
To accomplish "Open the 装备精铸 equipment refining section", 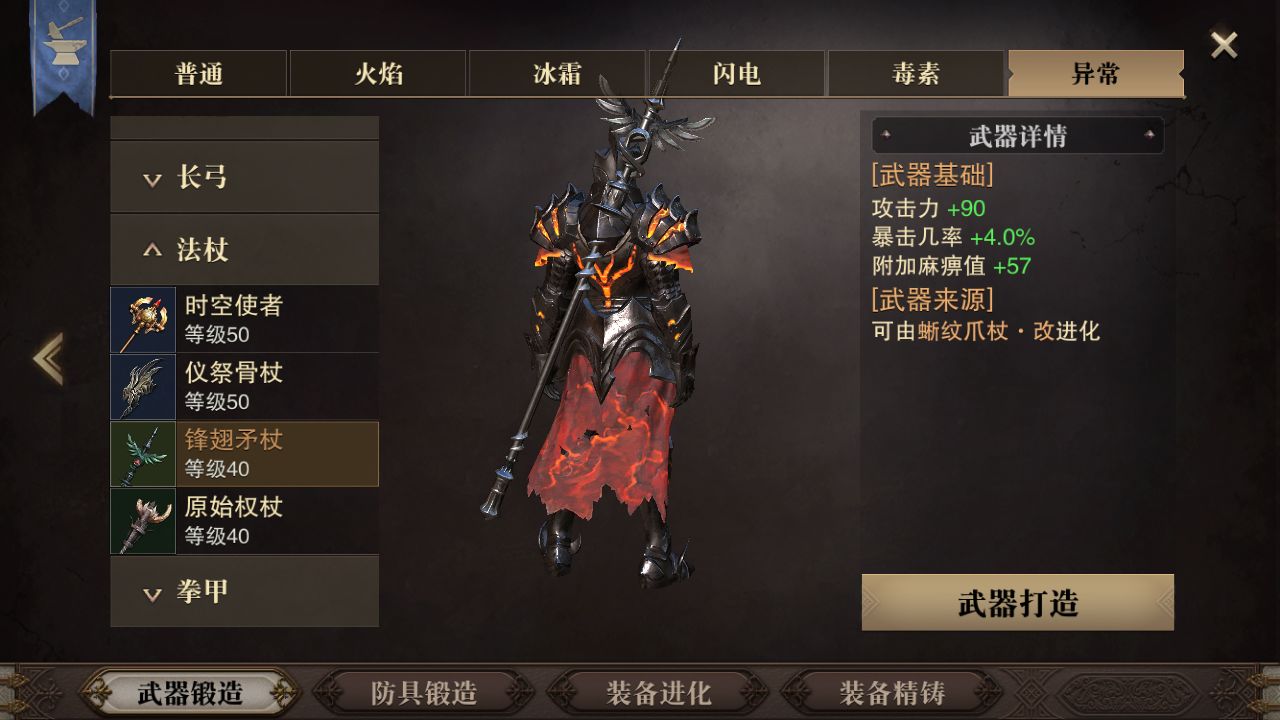I will click(892, 692).
